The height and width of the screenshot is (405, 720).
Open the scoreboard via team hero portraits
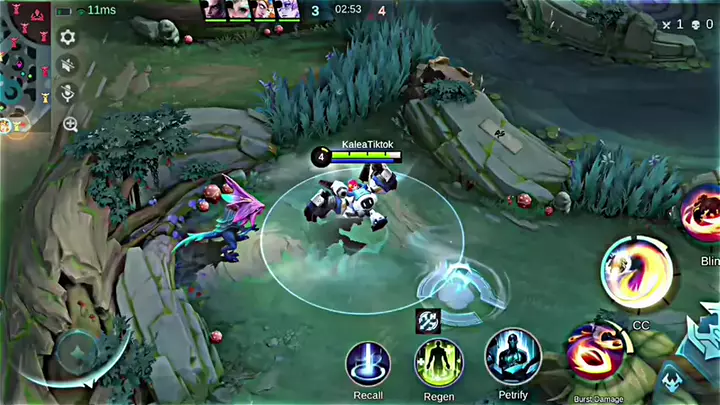pos(254,10)
